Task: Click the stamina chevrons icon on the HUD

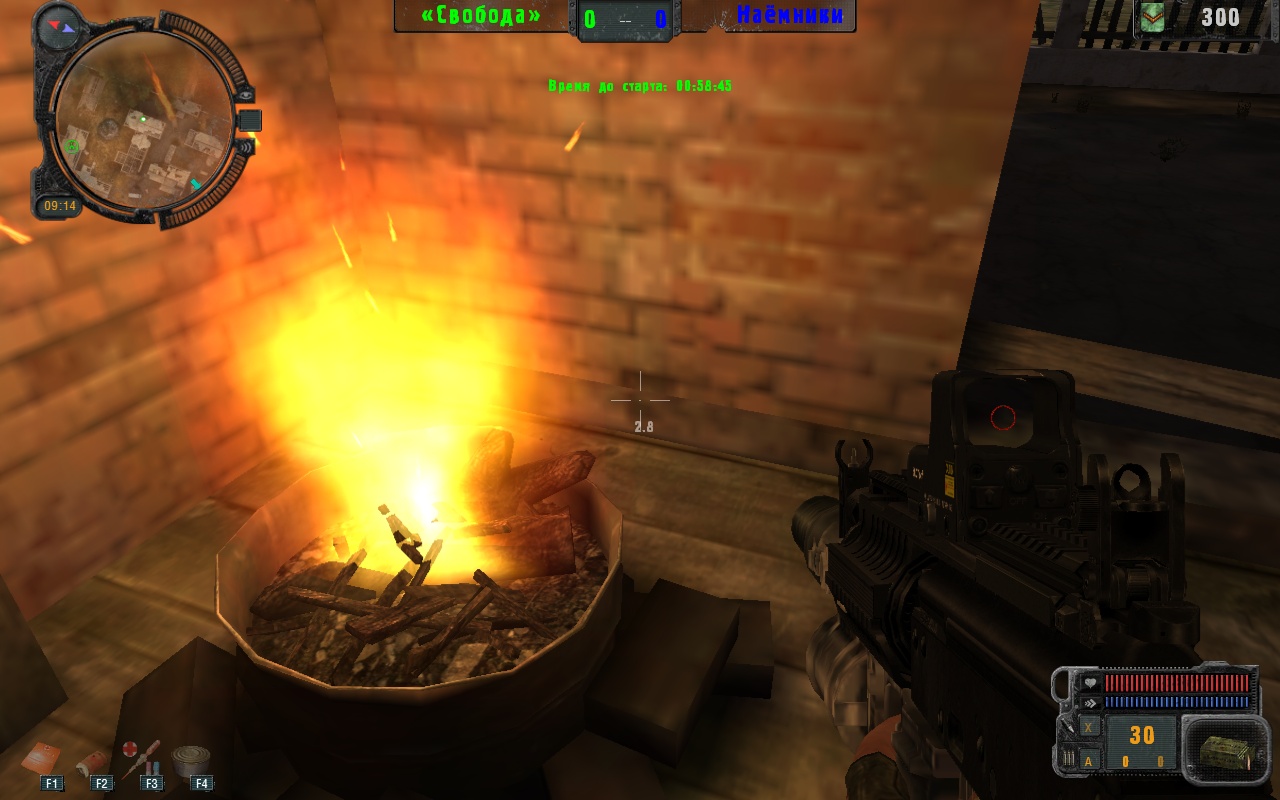Action: 1091,702
